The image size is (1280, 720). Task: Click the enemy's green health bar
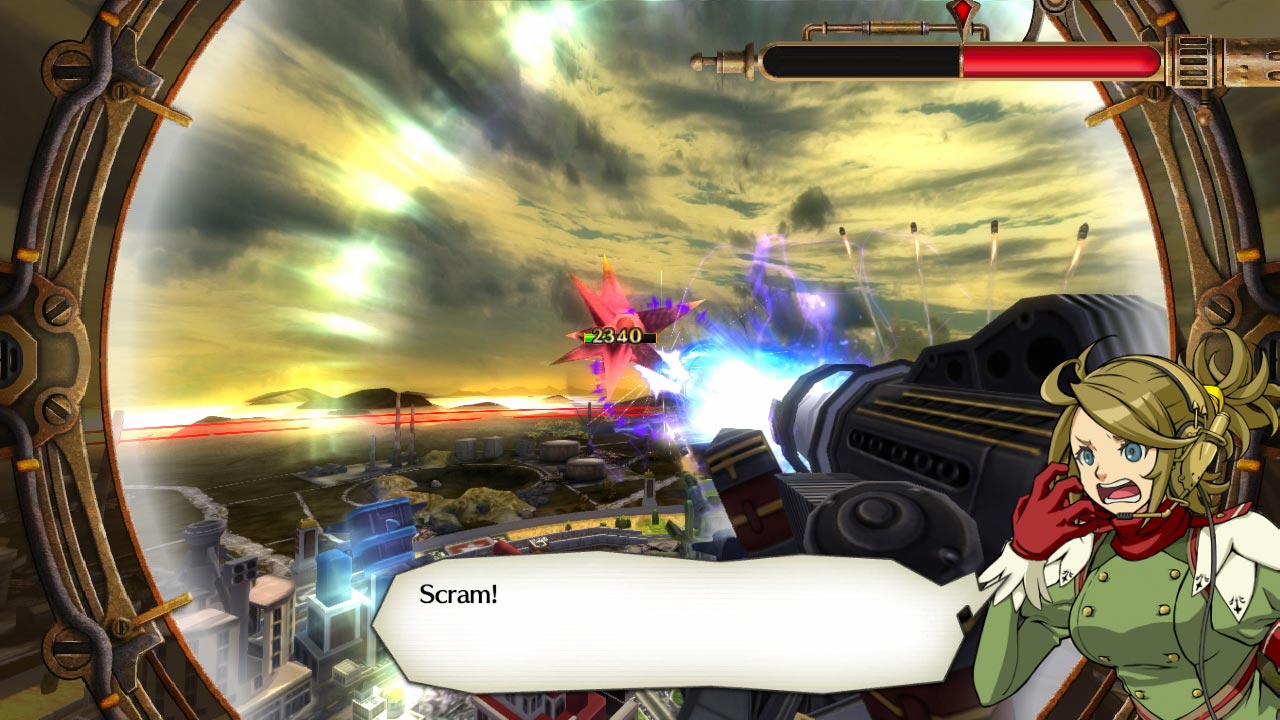point(590,337)
